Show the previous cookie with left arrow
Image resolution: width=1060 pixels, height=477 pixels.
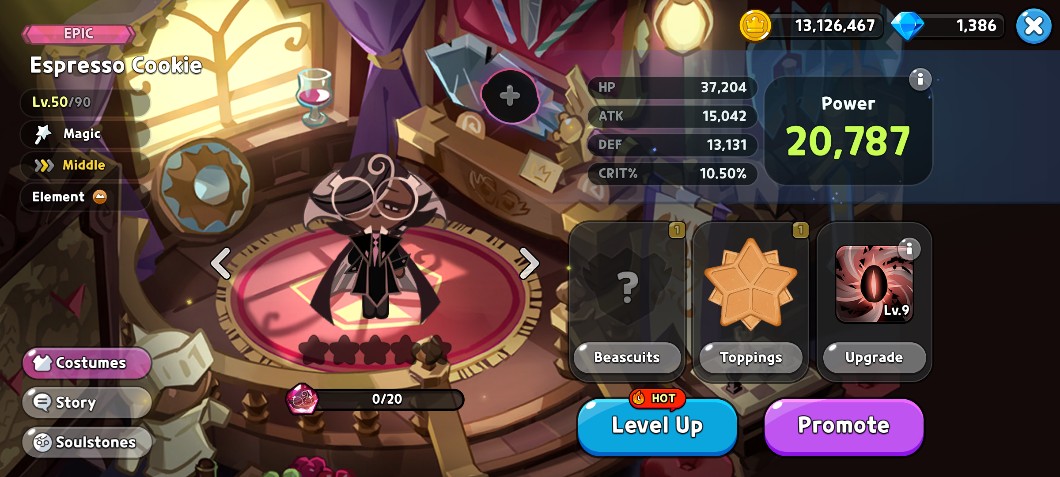pyautogui.click(x=221, y=263)
